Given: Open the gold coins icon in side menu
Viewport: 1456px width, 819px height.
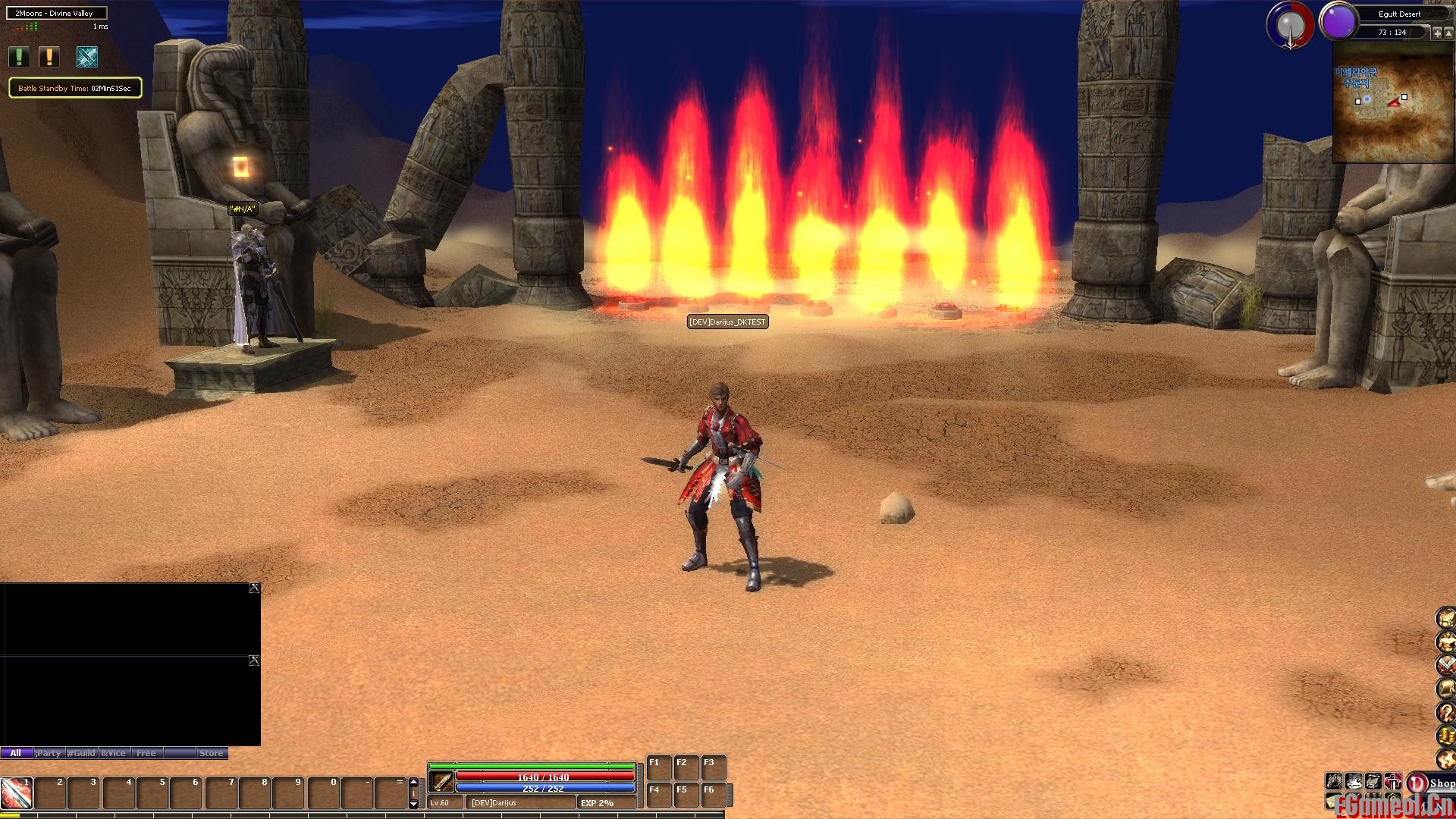Looking at the screenshot, I should click(x=1447, y=735).
